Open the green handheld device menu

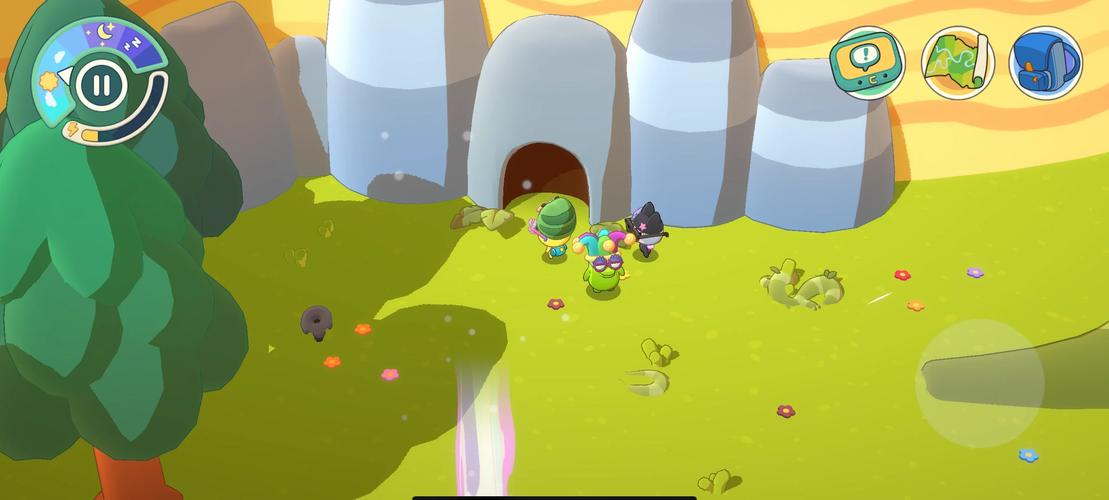tap(867, 63)
